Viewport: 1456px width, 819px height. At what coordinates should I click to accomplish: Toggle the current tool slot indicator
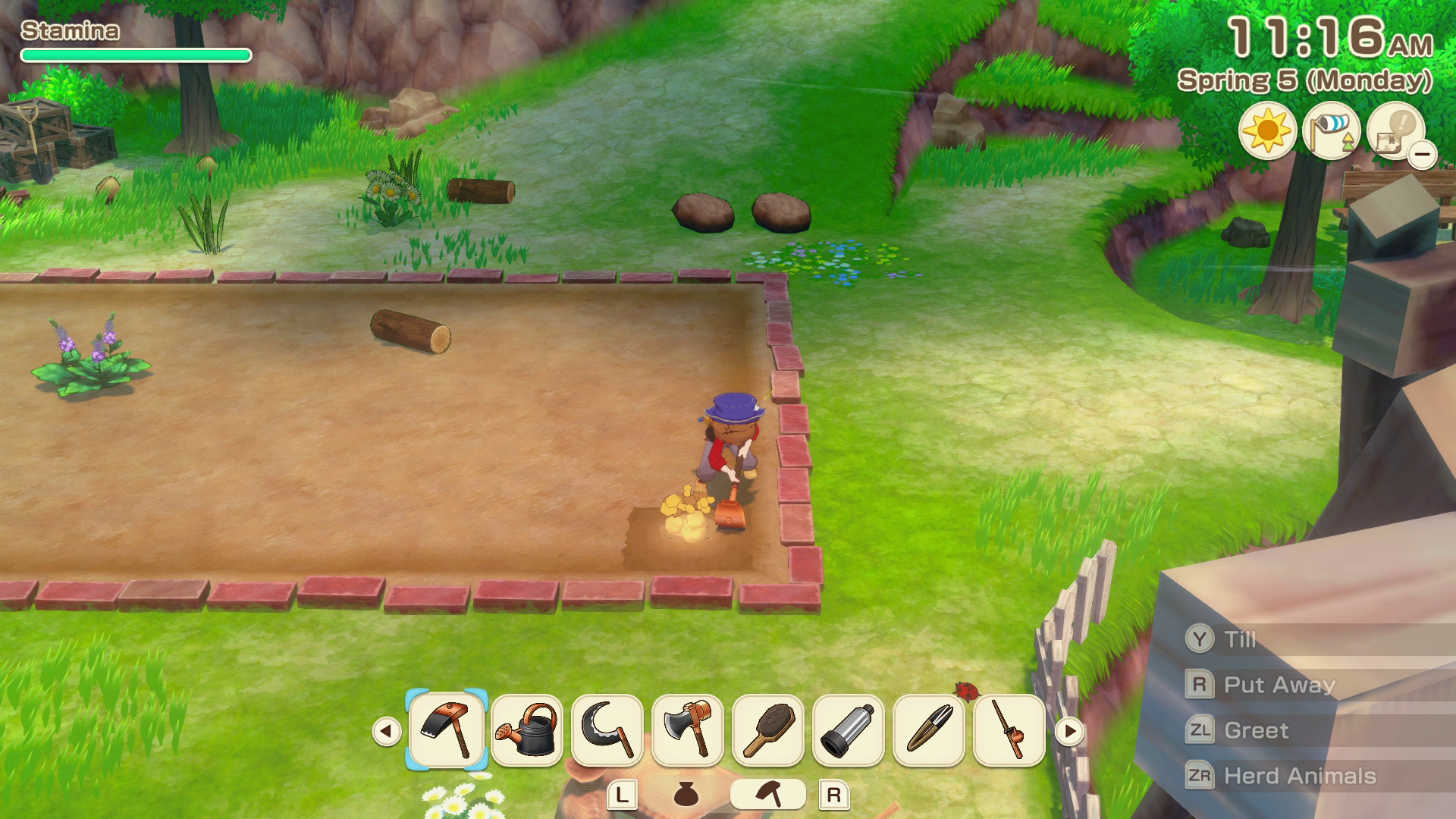coord(768,795)
